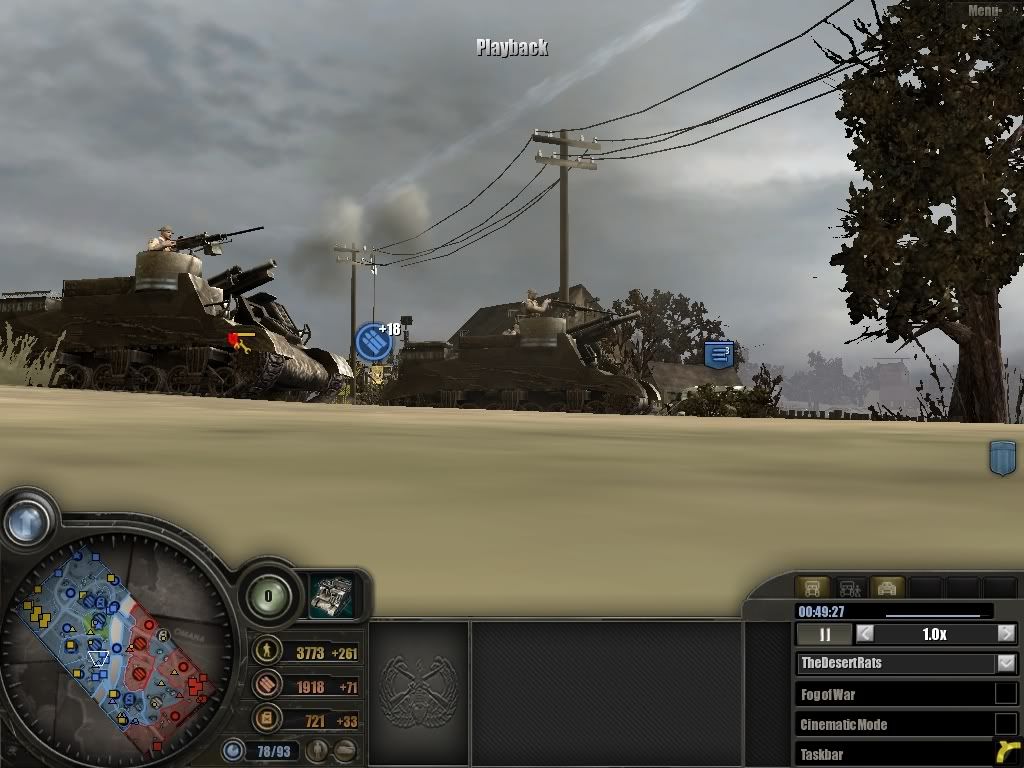Enable Cinematic Mode checkbox

coord(1005,724)
